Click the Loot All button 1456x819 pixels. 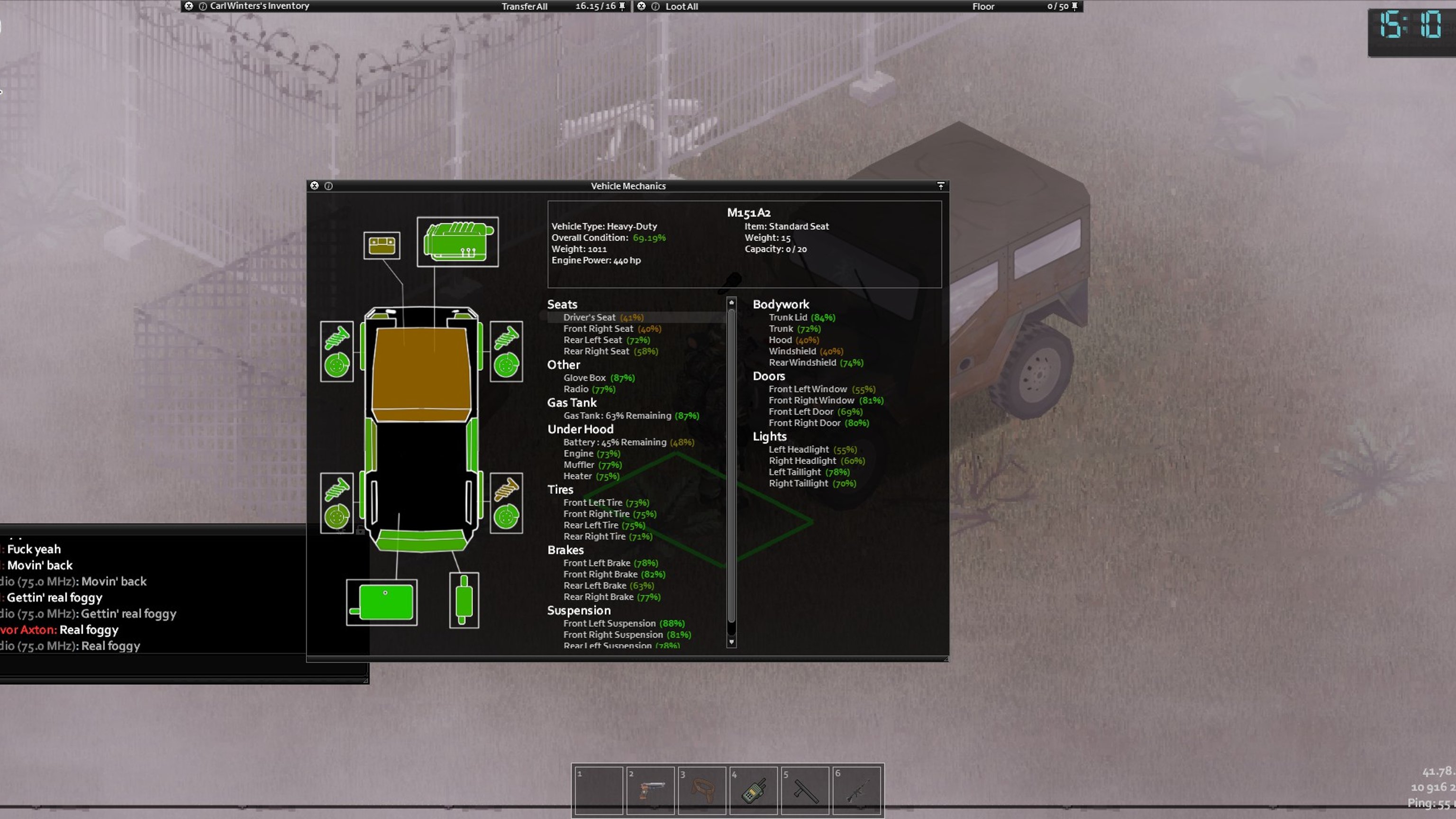(682, 6)
